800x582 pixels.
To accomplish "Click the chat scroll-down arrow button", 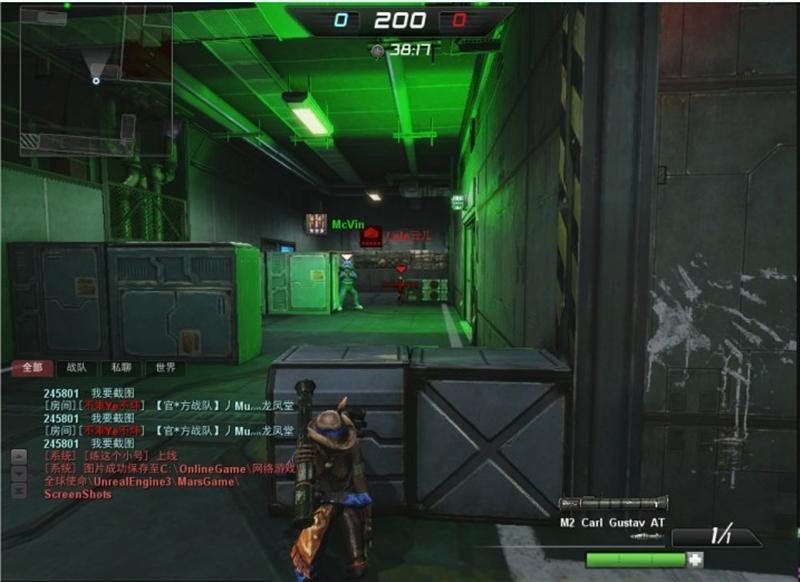I will (18, 474).
